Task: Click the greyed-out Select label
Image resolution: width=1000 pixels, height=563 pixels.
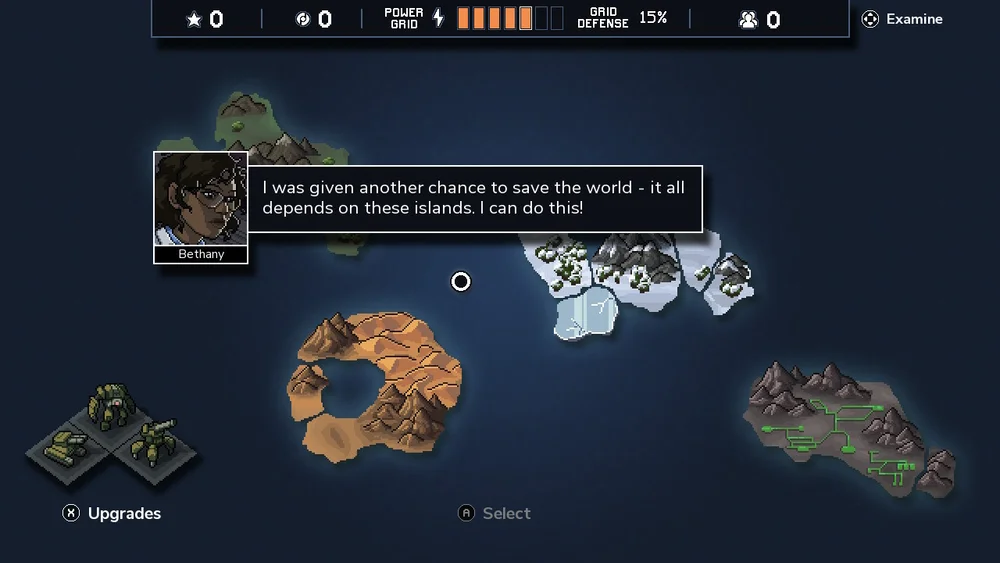Action: click(506, 513)
